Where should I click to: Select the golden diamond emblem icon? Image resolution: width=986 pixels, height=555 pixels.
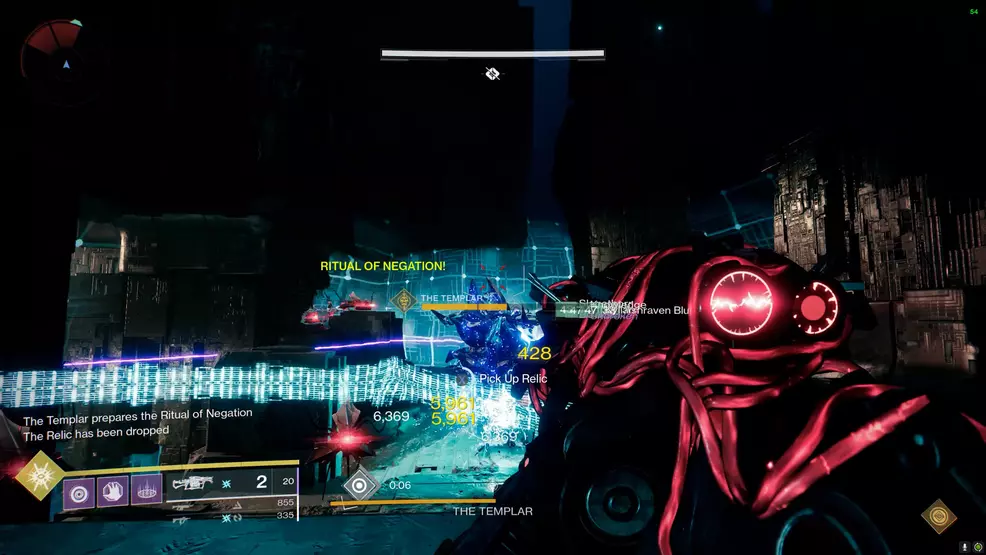click(x=938, y=516)
